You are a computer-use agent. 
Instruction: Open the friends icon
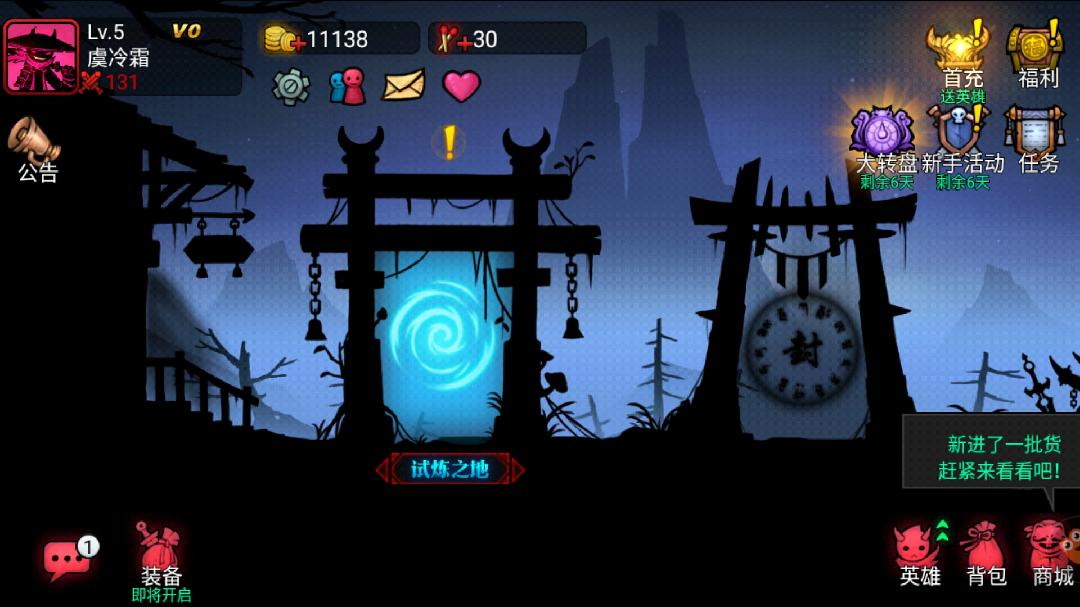[x=347, y=86]
